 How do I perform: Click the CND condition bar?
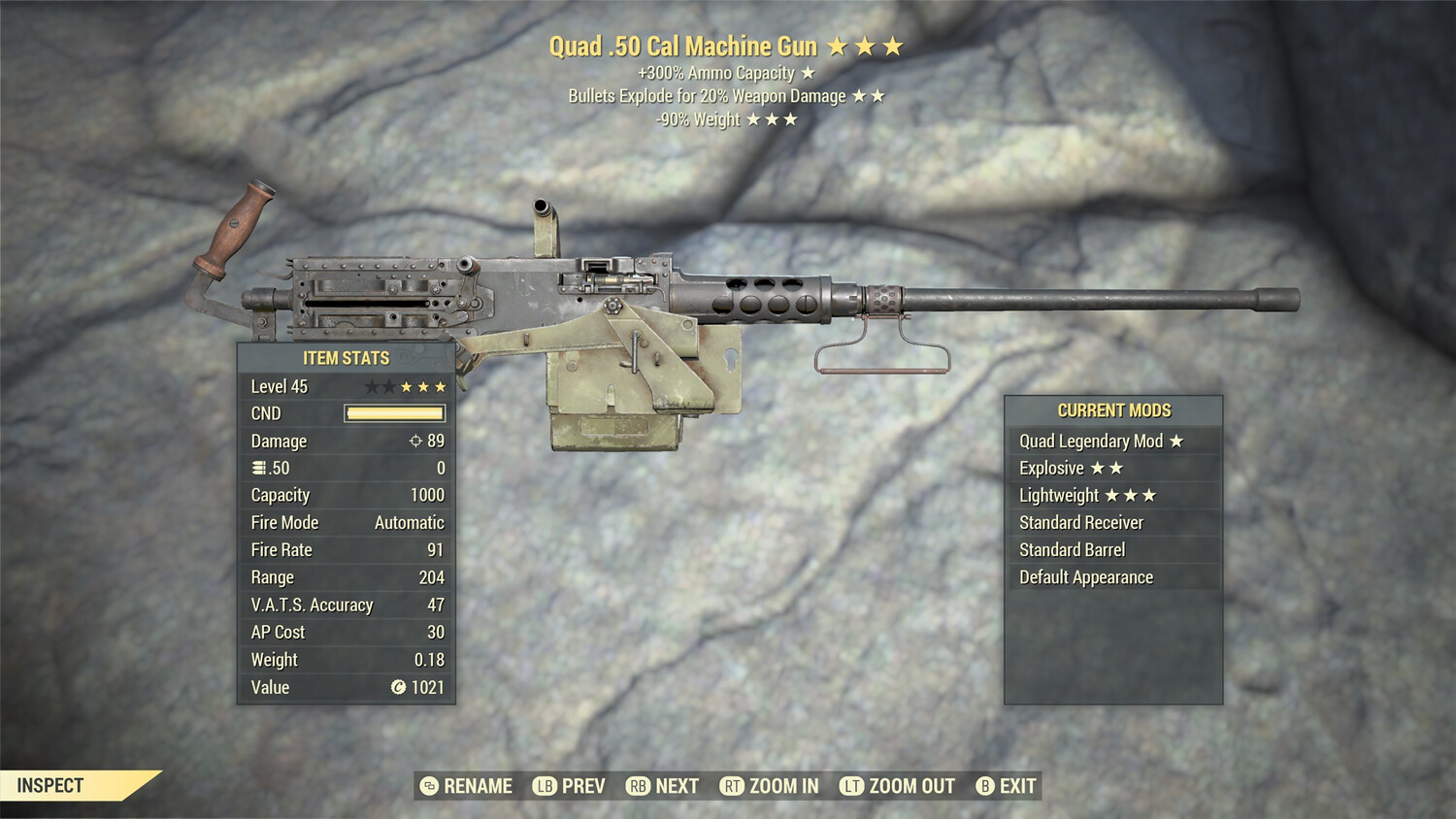pos(393,413)
